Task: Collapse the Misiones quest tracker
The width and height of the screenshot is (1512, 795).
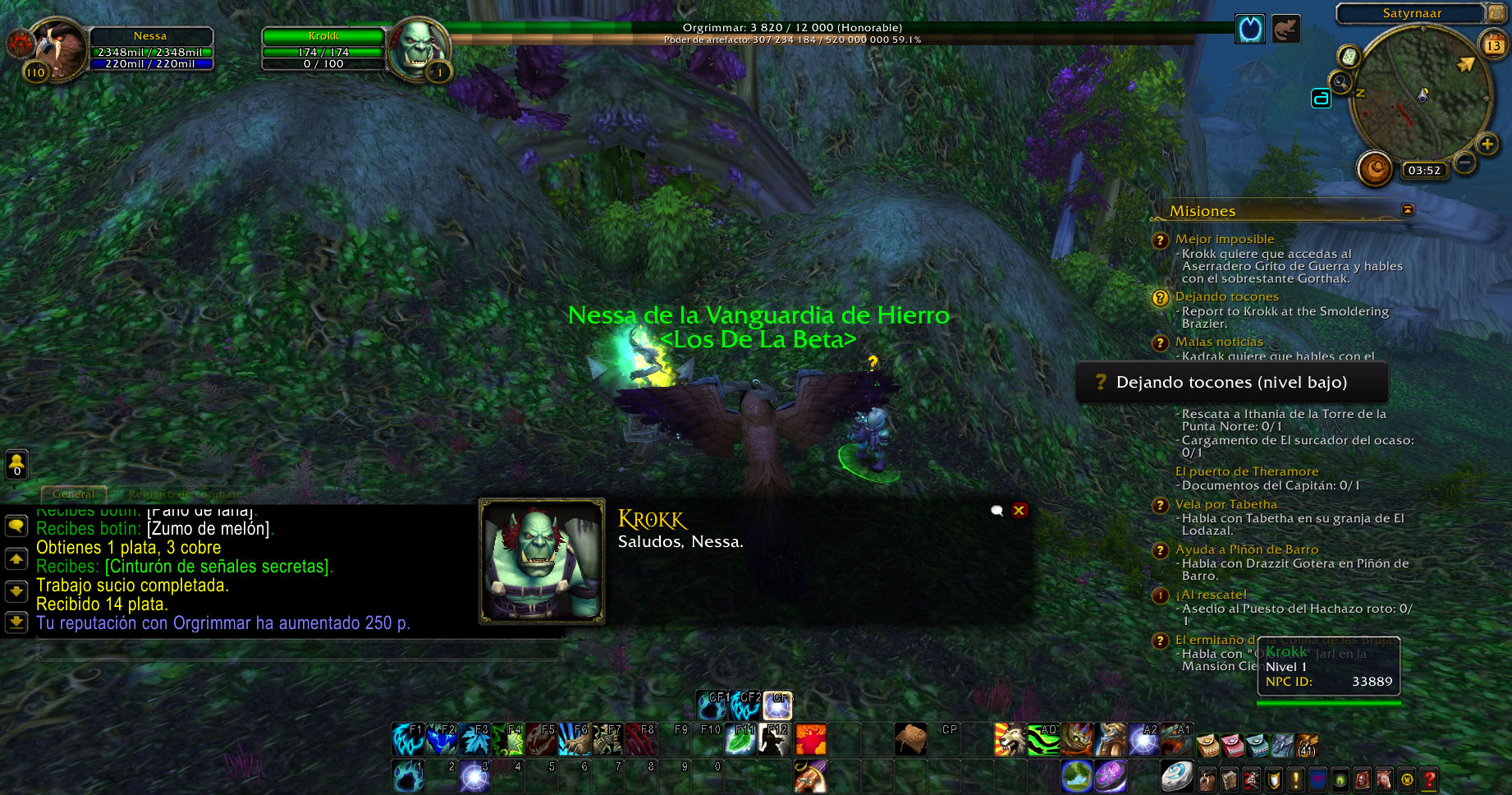Action: tap(1408, 210)
